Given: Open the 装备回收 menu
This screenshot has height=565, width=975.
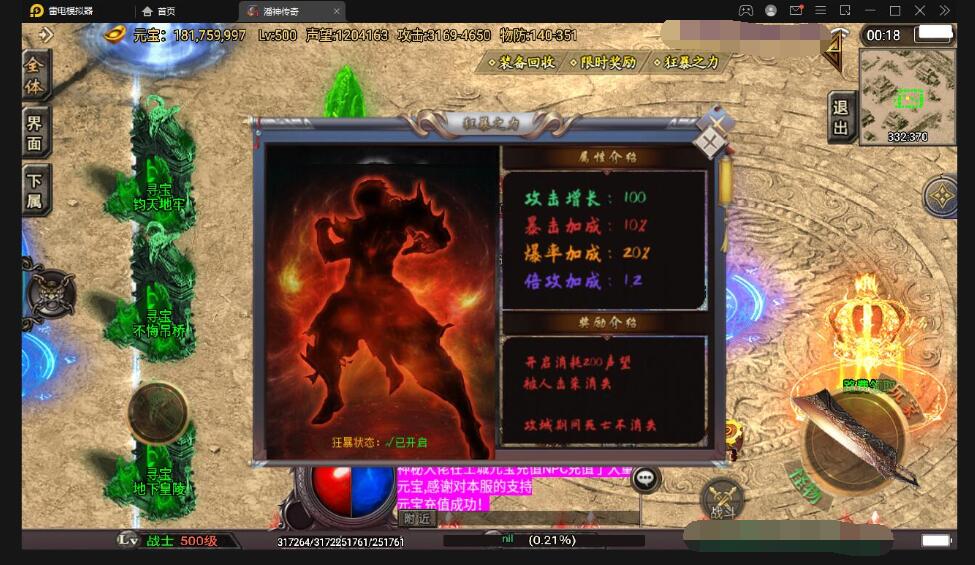Looking at the screenshot, I should point(520,62).
